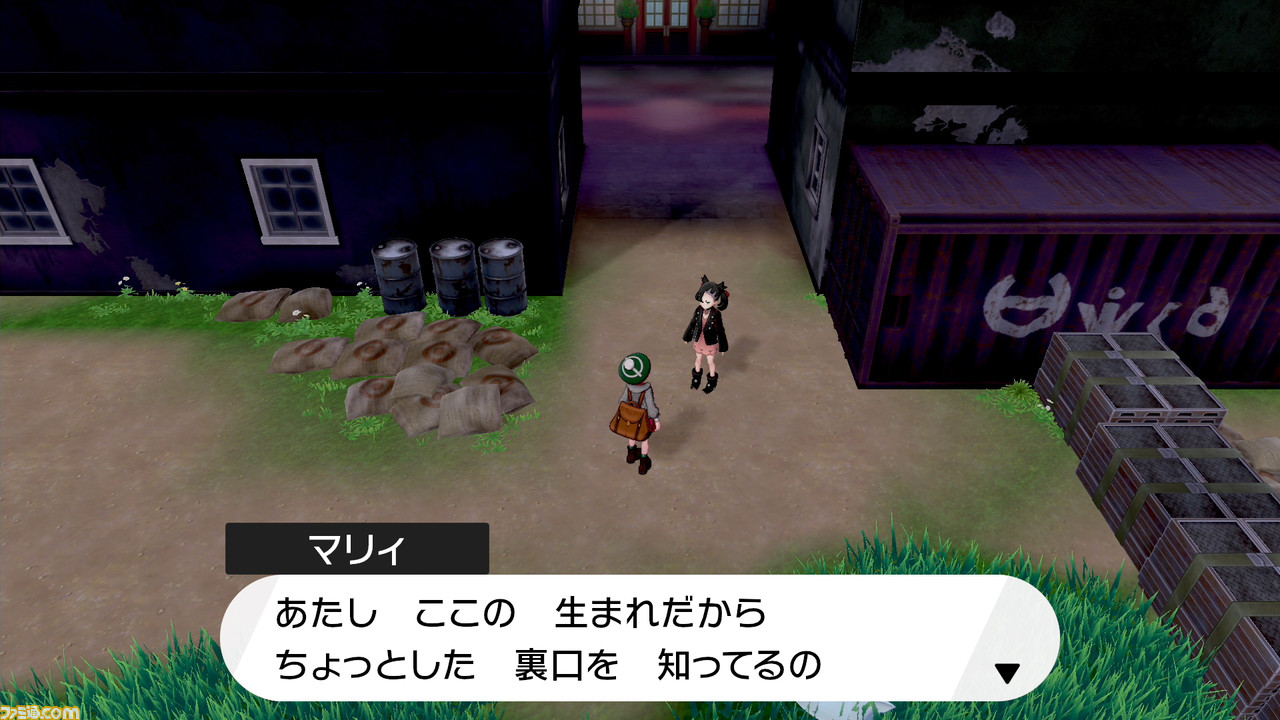
Task: Select the player's brown backpack
Action: pos(630,420)
